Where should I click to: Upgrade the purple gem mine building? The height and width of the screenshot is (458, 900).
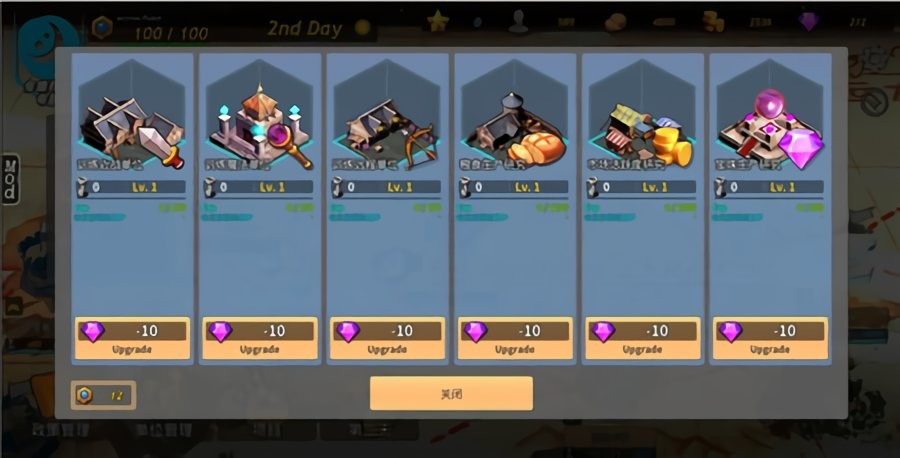point(771,338)
